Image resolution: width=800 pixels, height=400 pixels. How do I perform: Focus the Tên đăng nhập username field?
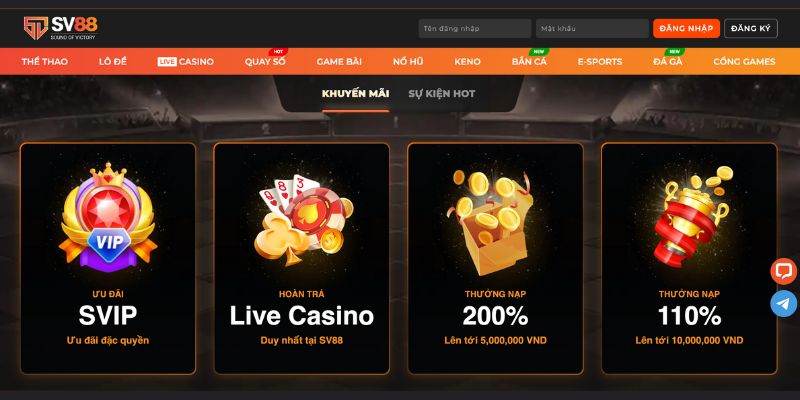[x=474, y=28]
